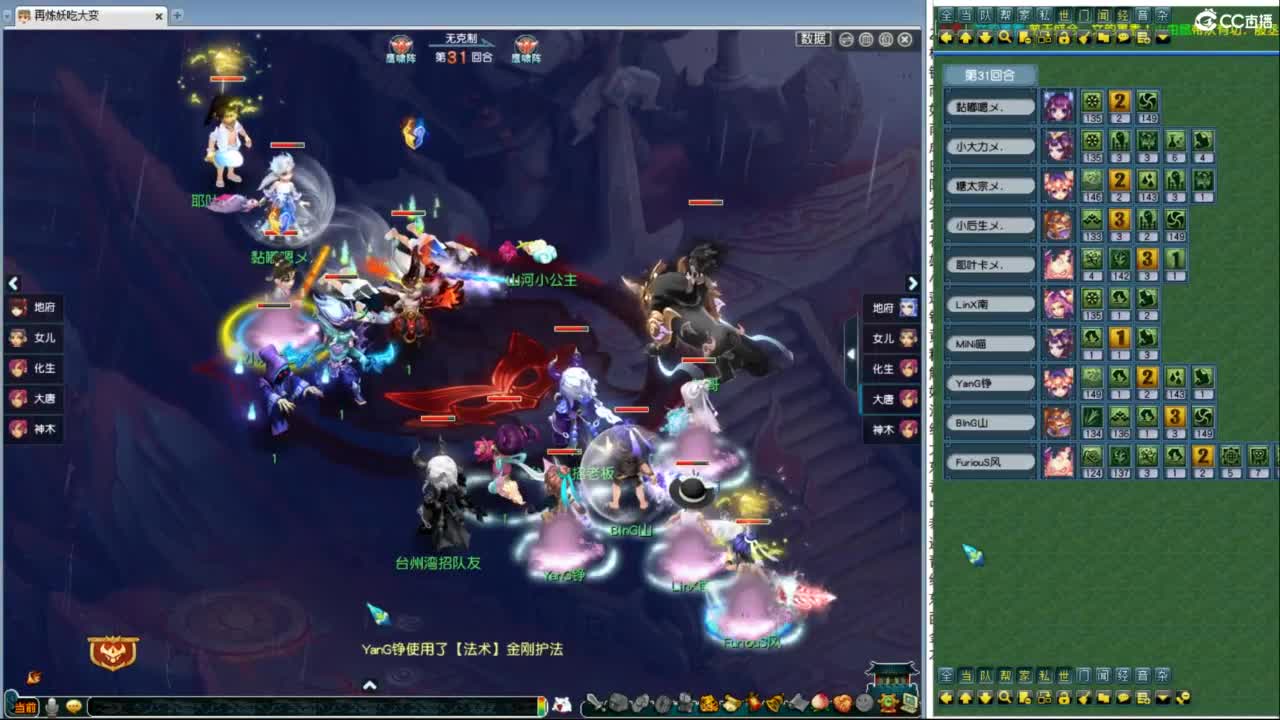Click the up arrow icon in chat toolbar

965,38
